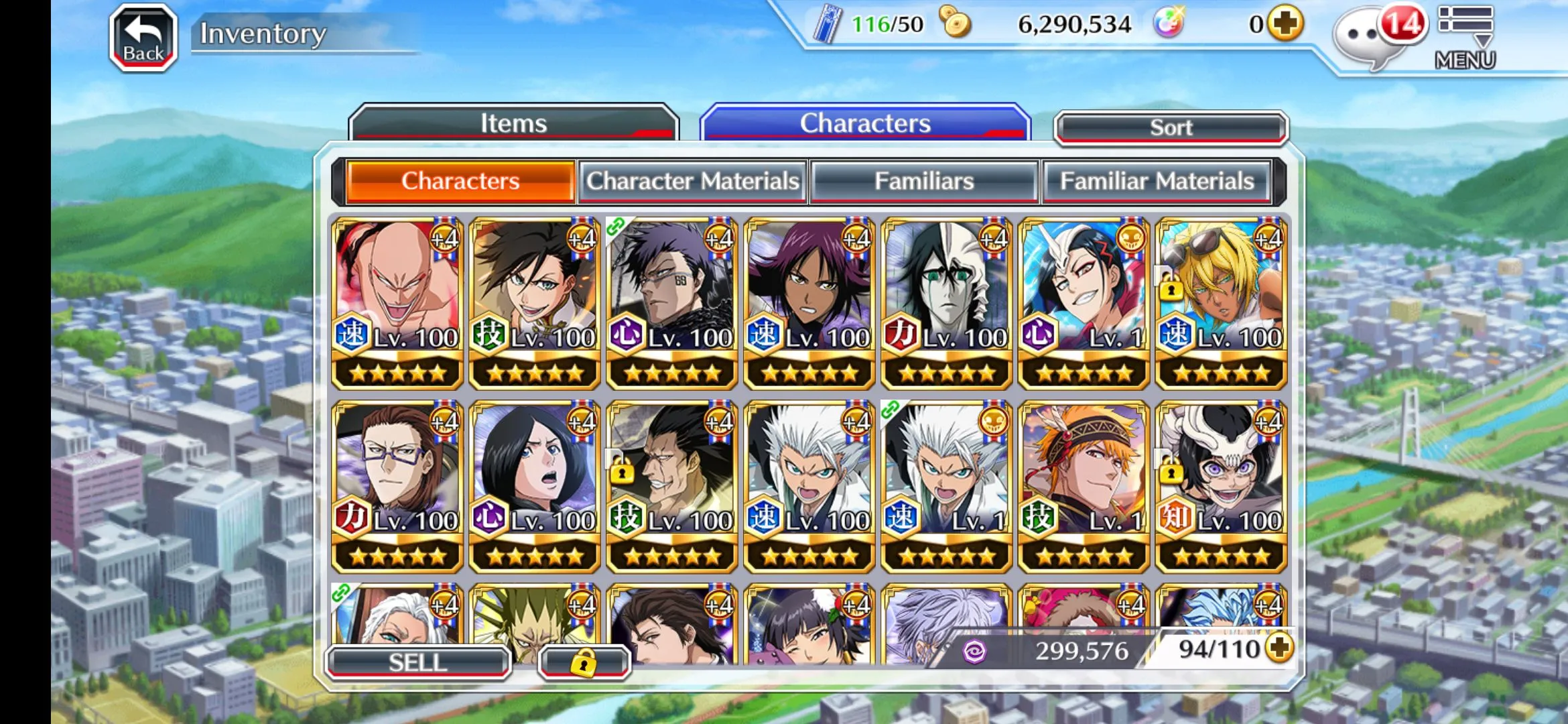Switch to the Items tab
The width and height of the screenshot is (1568, 724).
(x=513, y=123)
